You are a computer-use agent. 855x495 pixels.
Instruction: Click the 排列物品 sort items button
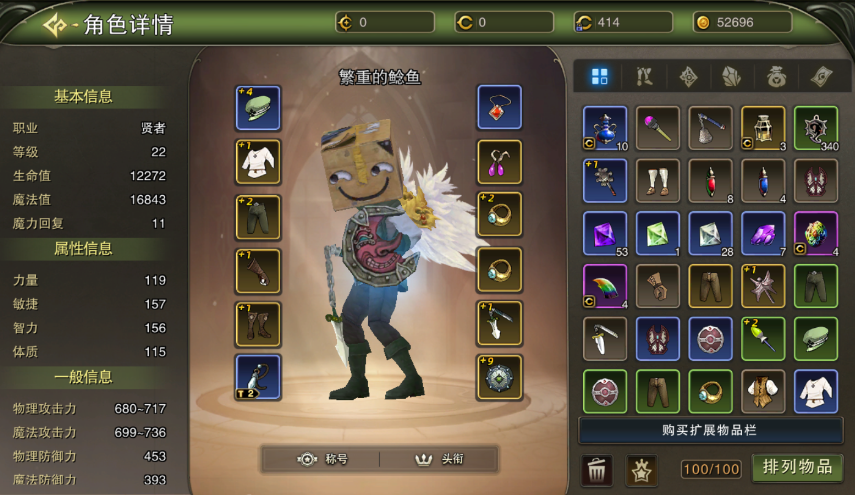(x=797, y=467)
